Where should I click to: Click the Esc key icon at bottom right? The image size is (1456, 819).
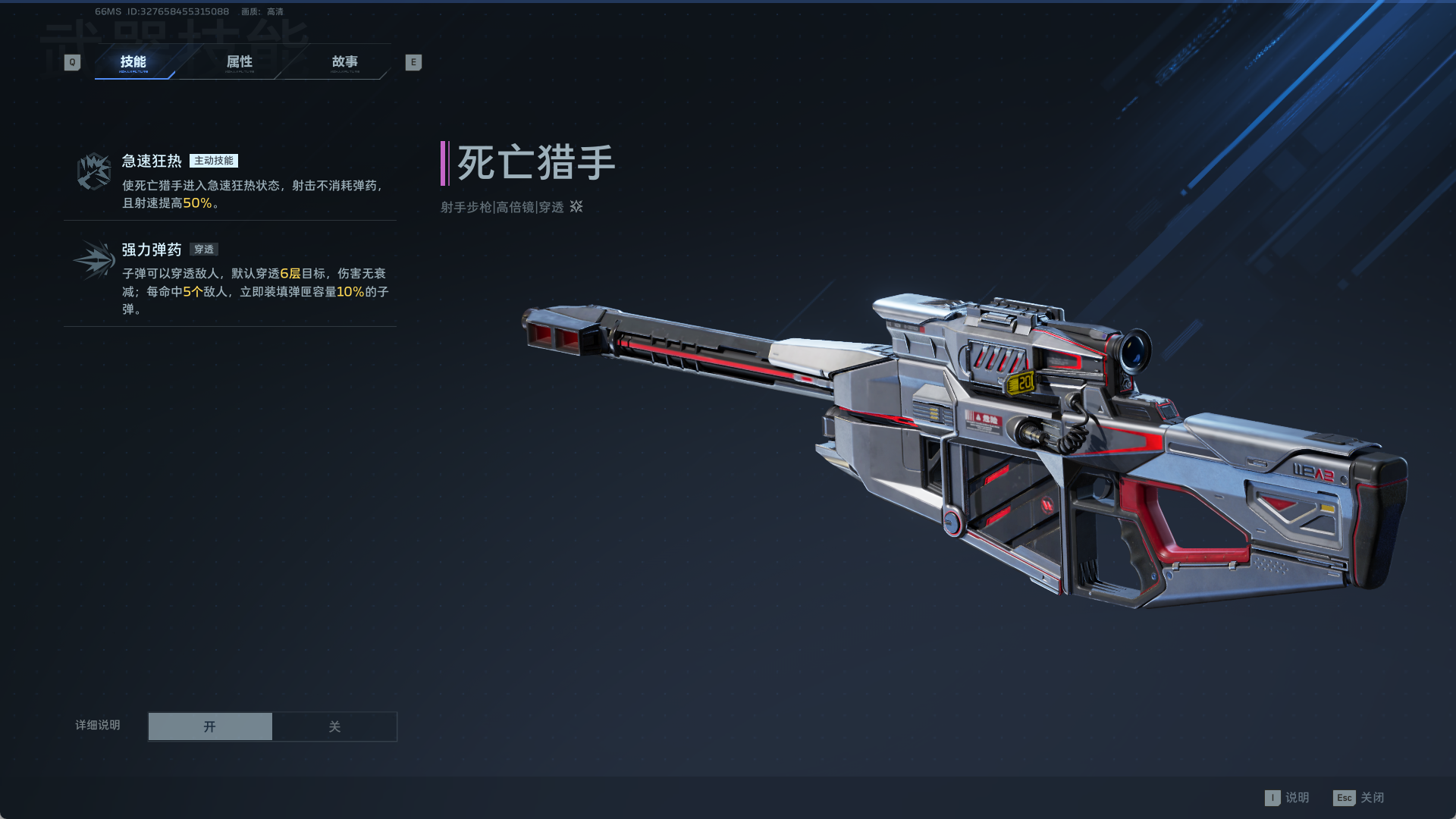[1344, 798]
